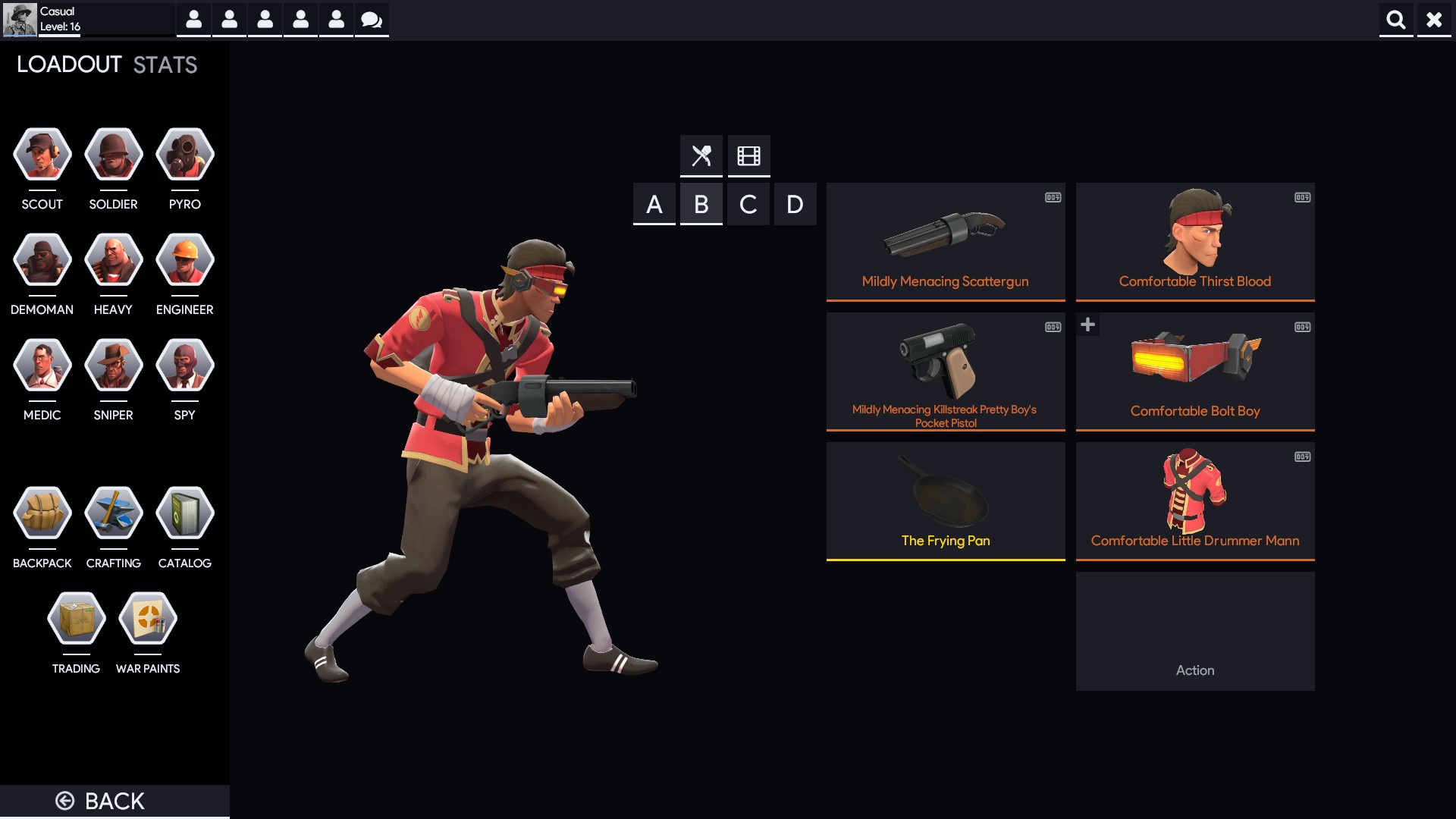Open the search magnifier at top right
The image size is (1456, 819).
[1396, 20]
